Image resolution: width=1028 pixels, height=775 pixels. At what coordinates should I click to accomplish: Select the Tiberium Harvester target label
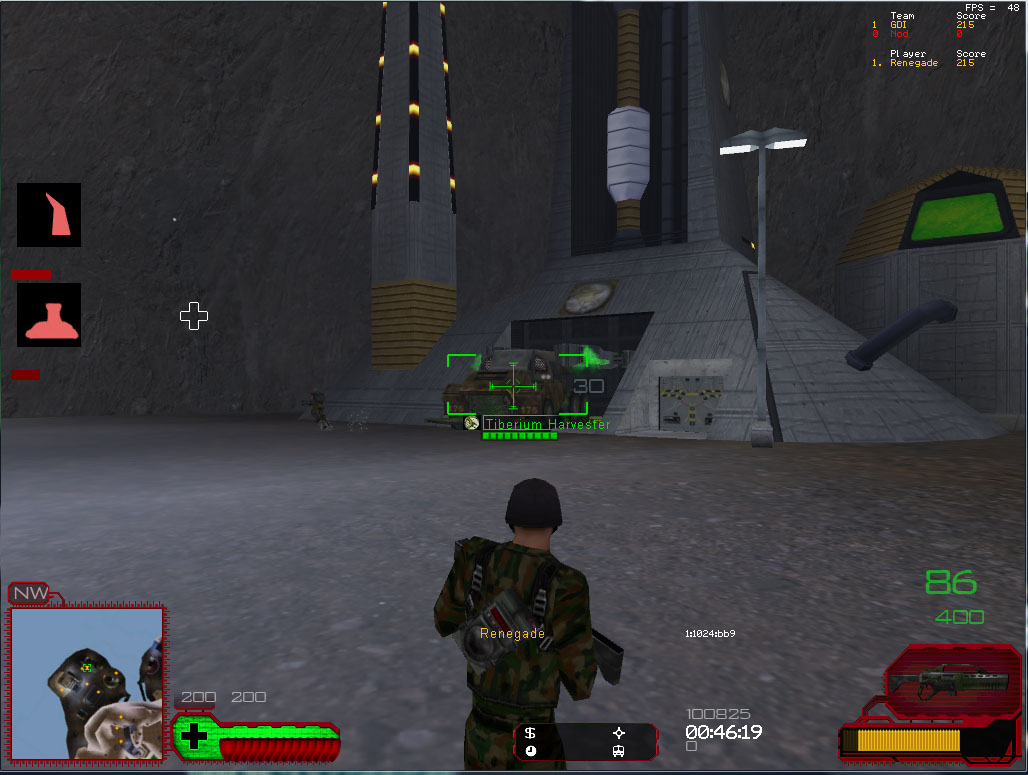point(546,424)
